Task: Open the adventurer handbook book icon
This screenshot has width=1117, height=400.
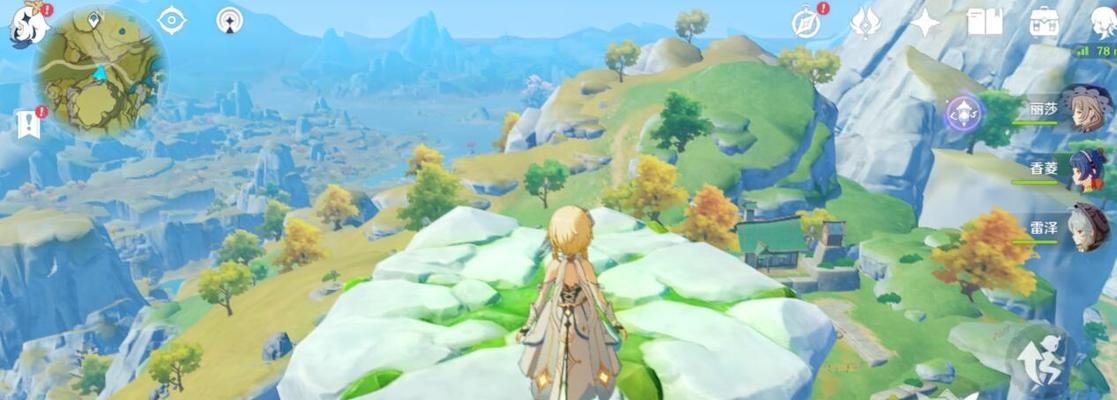Action: (984, 22)
